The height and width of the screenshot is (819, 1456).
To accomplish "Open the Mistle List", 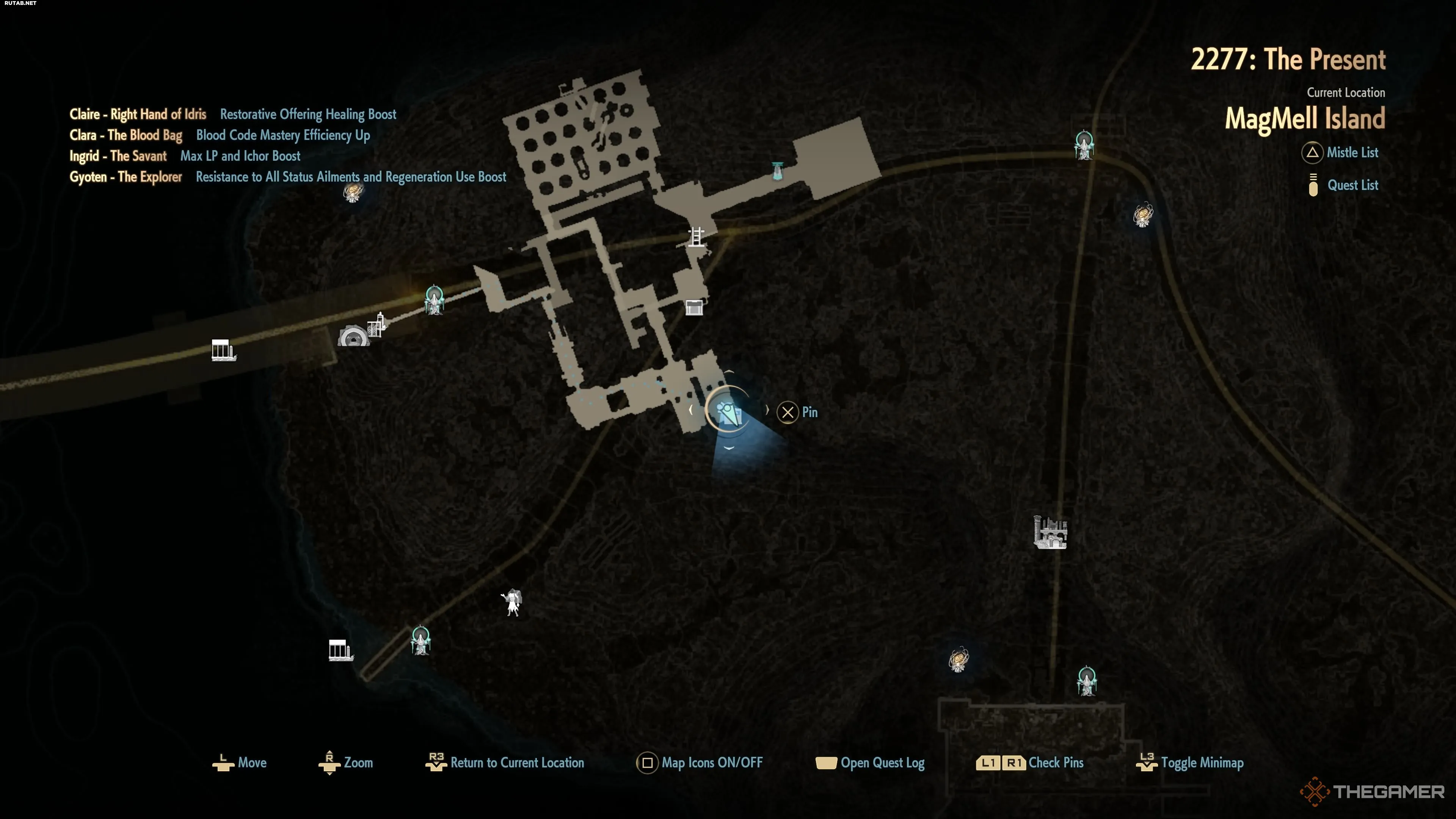I will [x=1351, y=152].
